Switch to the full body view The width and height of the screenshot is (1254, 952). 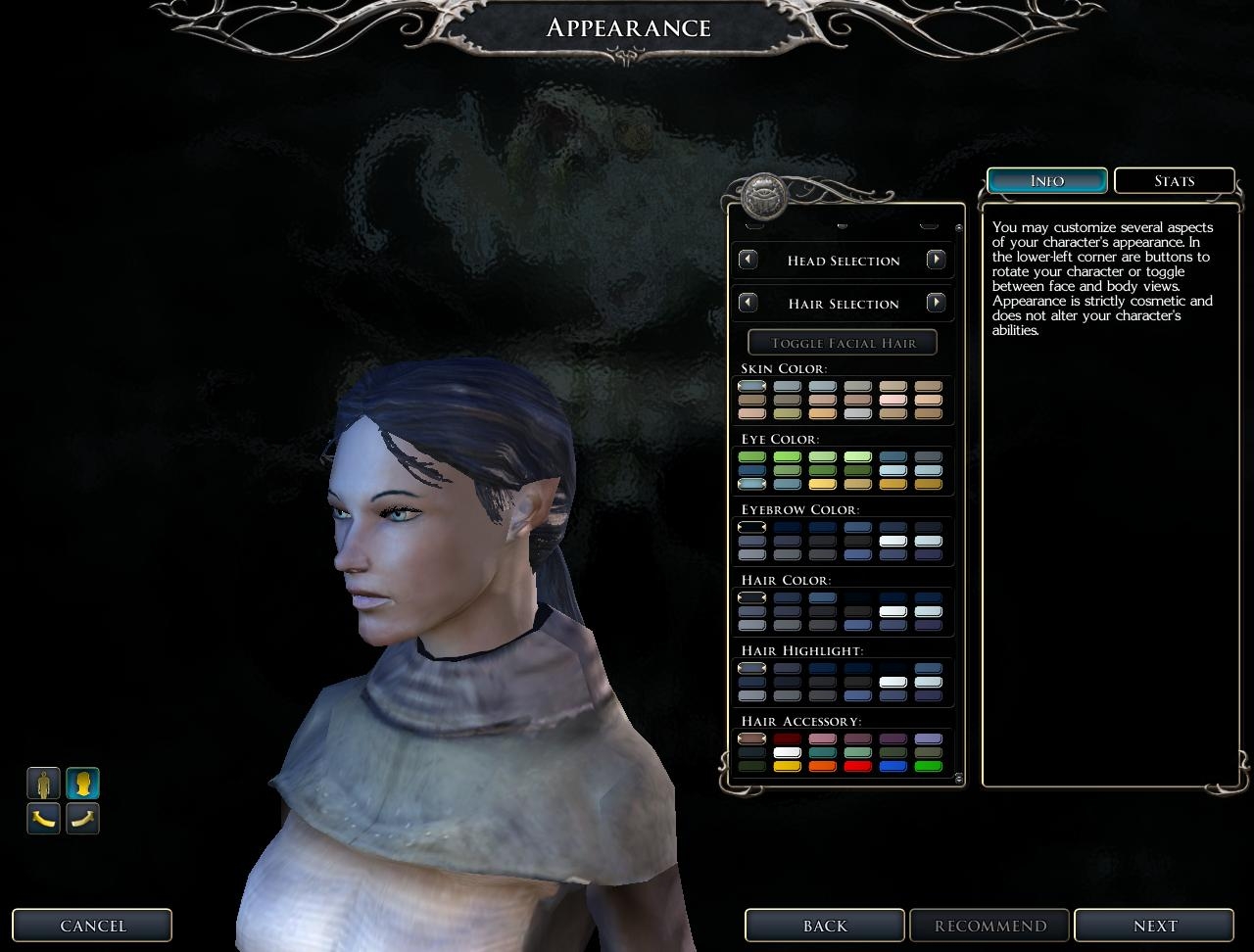pyautogui.click(x=43, y=784)
